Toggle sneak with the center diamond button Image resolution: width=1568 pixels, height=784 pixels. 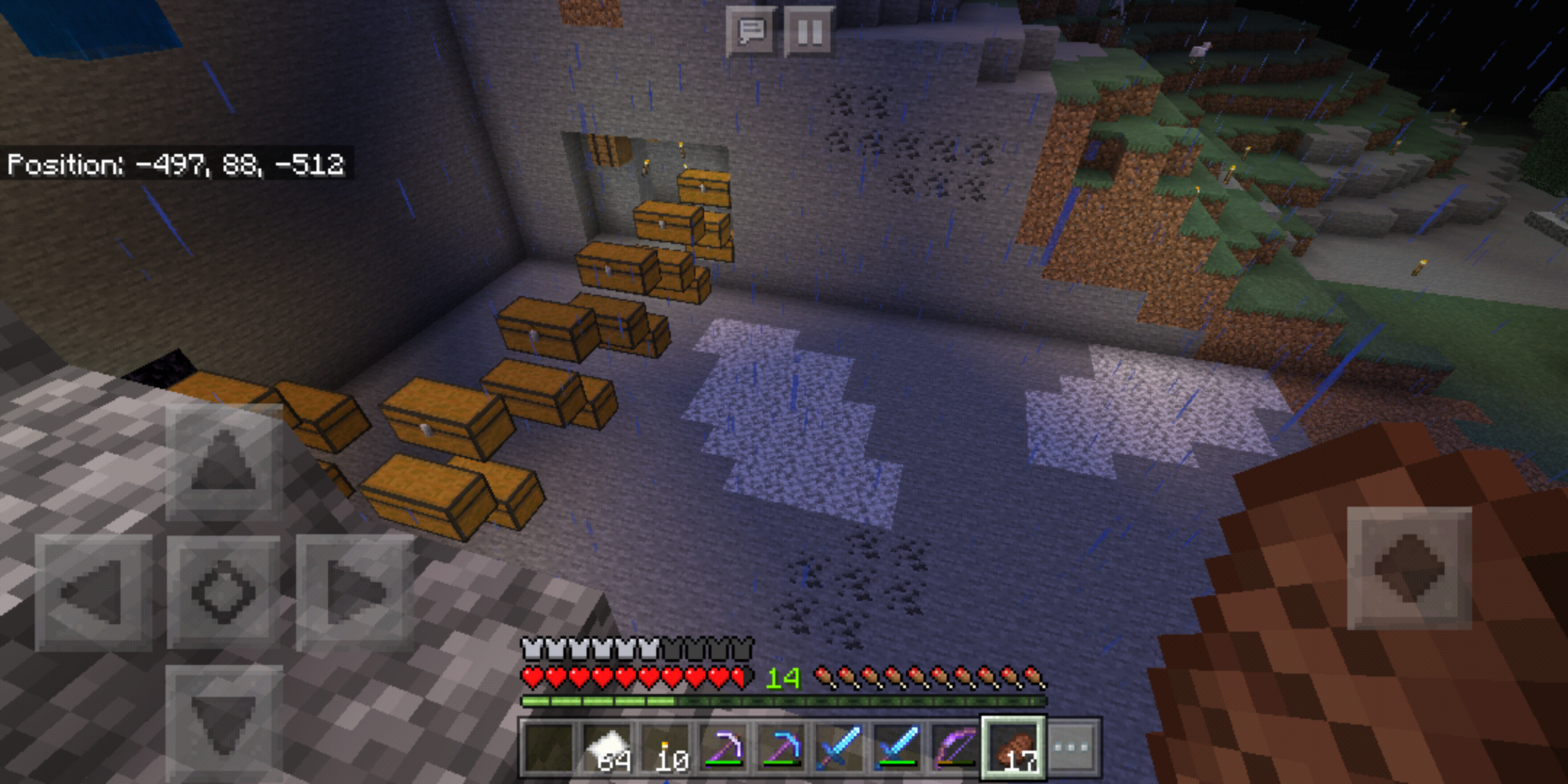pyautogui.click(x=224, y=592)
